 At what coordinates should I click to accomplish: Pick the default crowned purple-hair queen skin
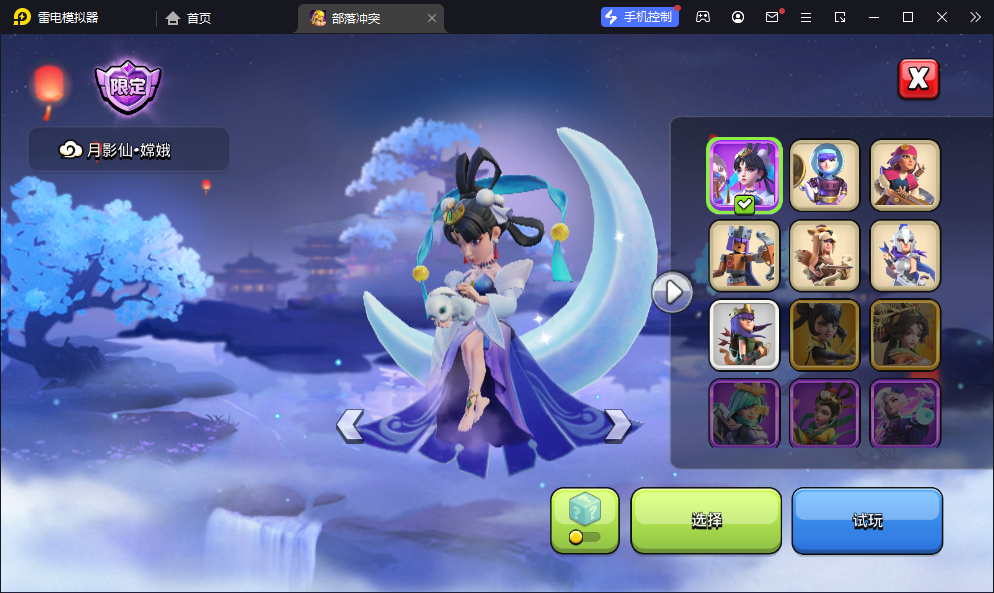tap(744, 335)
